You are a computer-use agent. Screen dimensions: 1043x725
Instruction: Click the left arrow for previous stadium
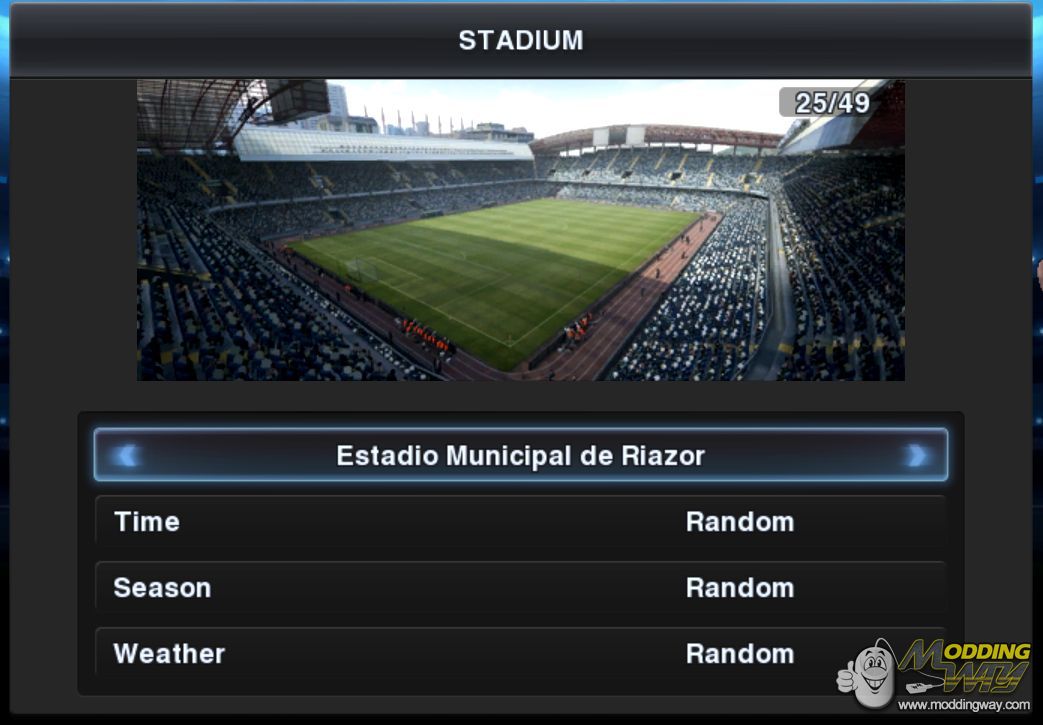(x=126, y=456)
